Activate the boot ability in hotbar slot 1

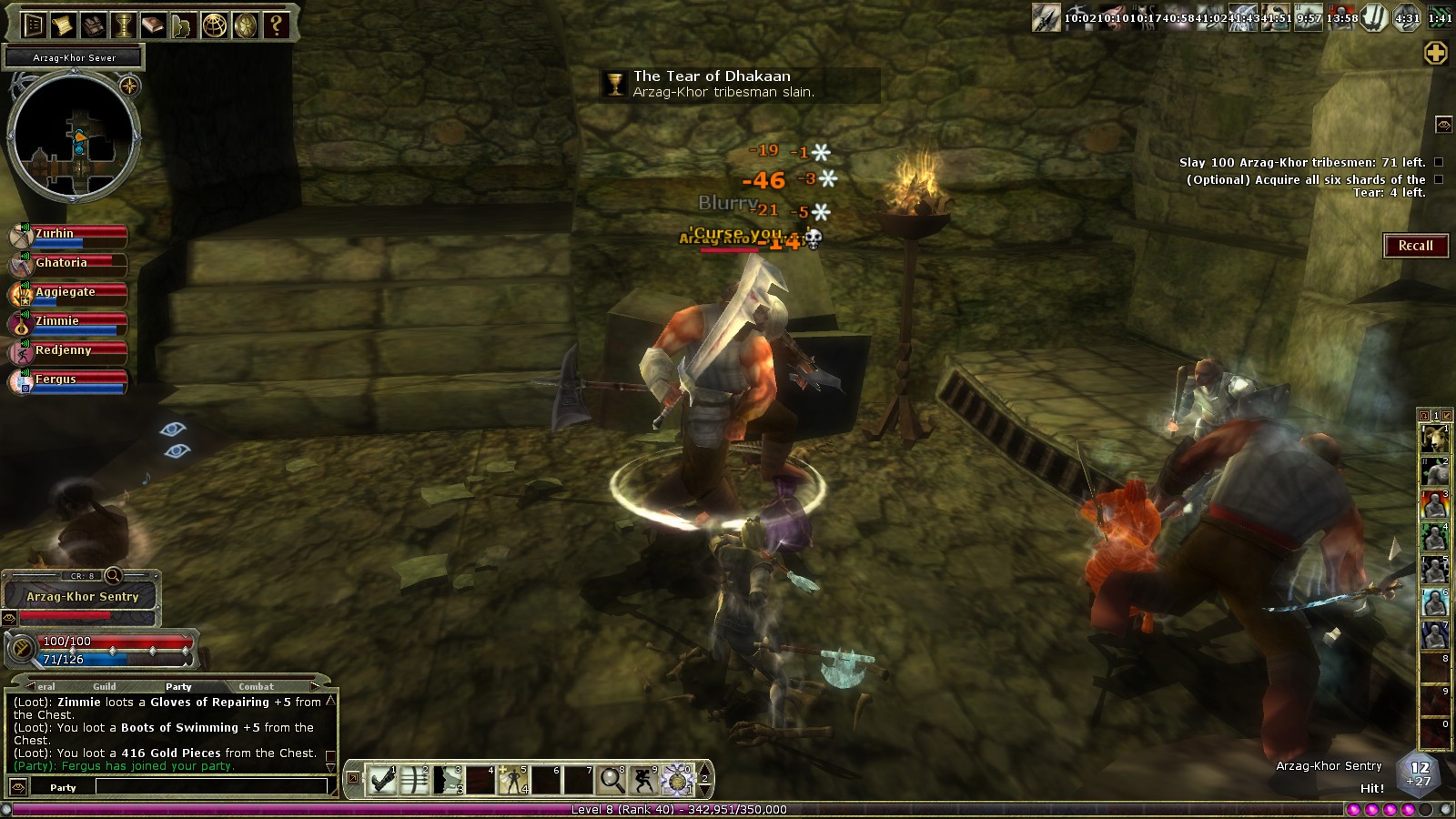[x=382, y=780]
